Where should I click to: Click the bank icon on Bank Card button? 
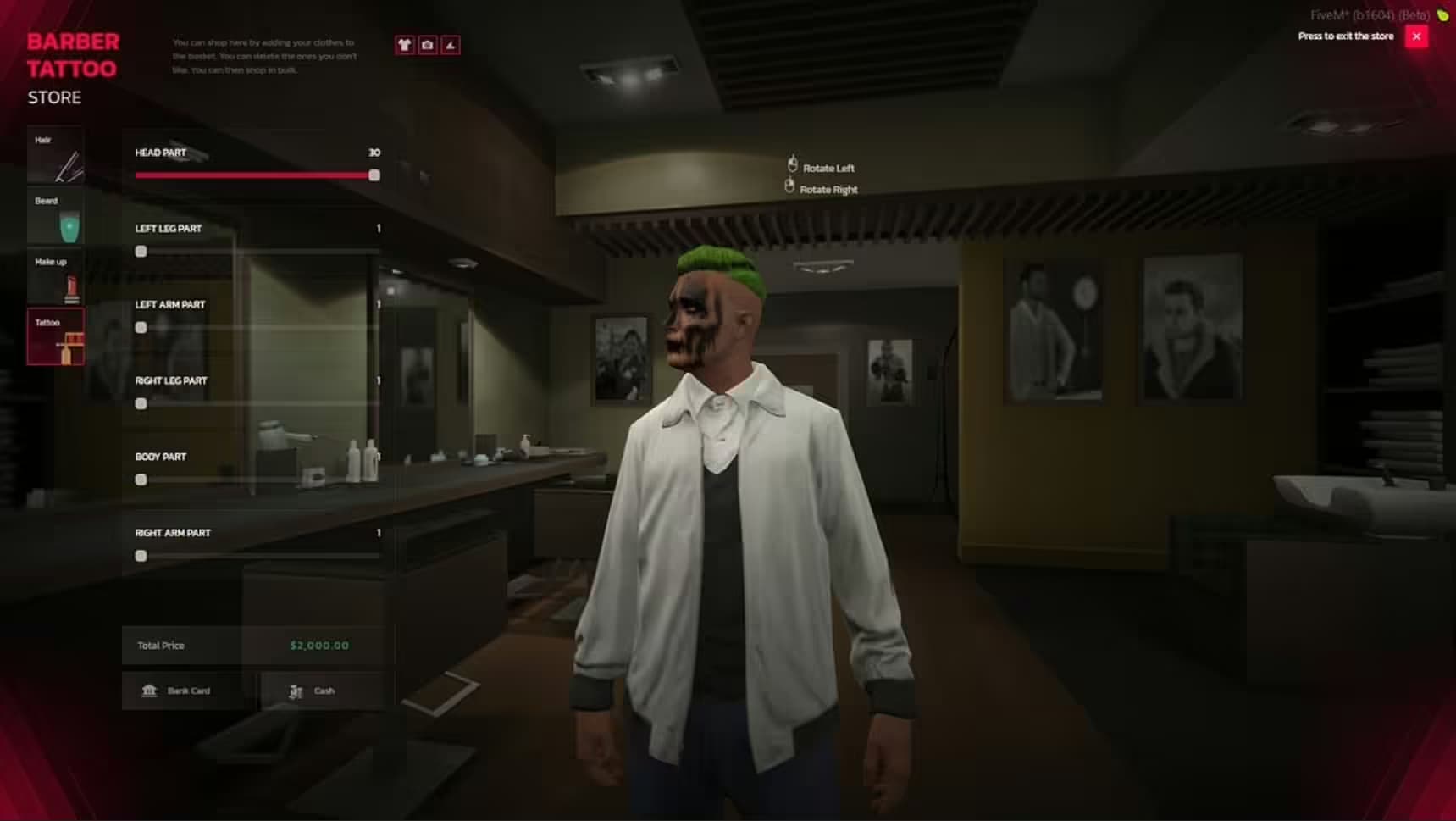coord(149,691)
